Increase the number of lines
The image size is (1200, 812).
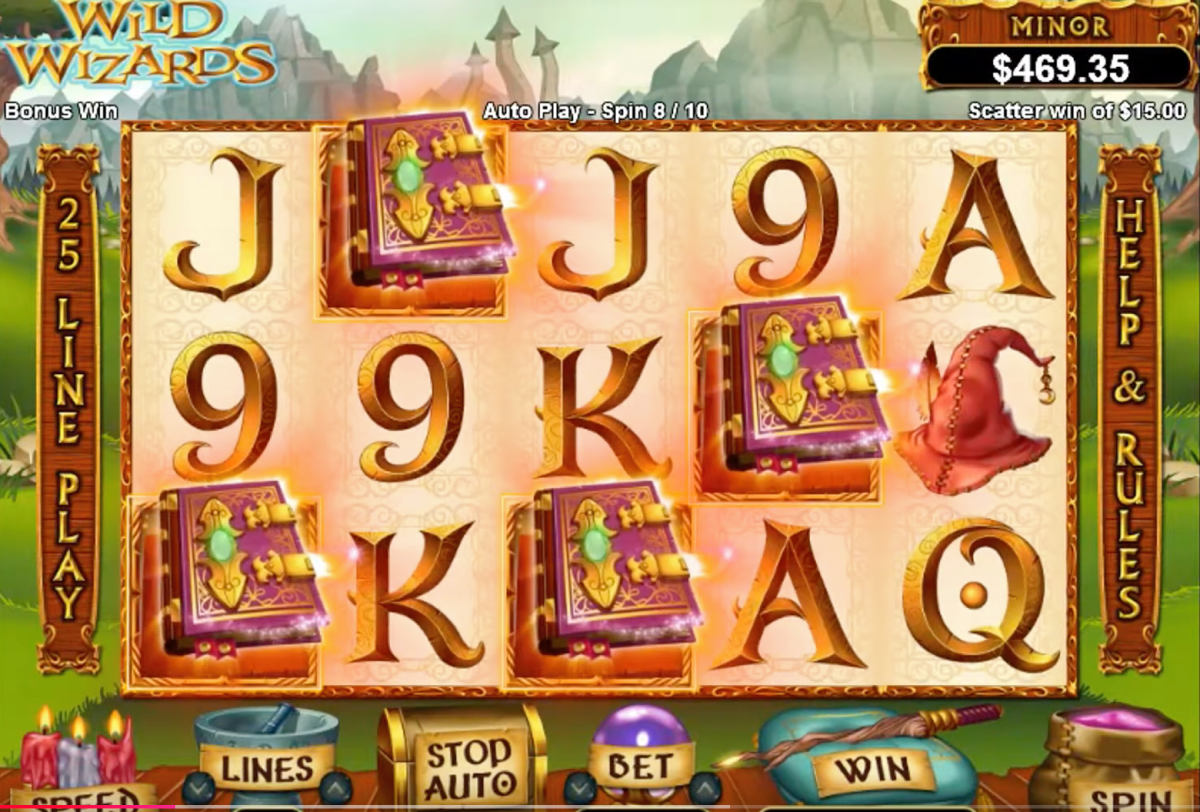[335, 787]
